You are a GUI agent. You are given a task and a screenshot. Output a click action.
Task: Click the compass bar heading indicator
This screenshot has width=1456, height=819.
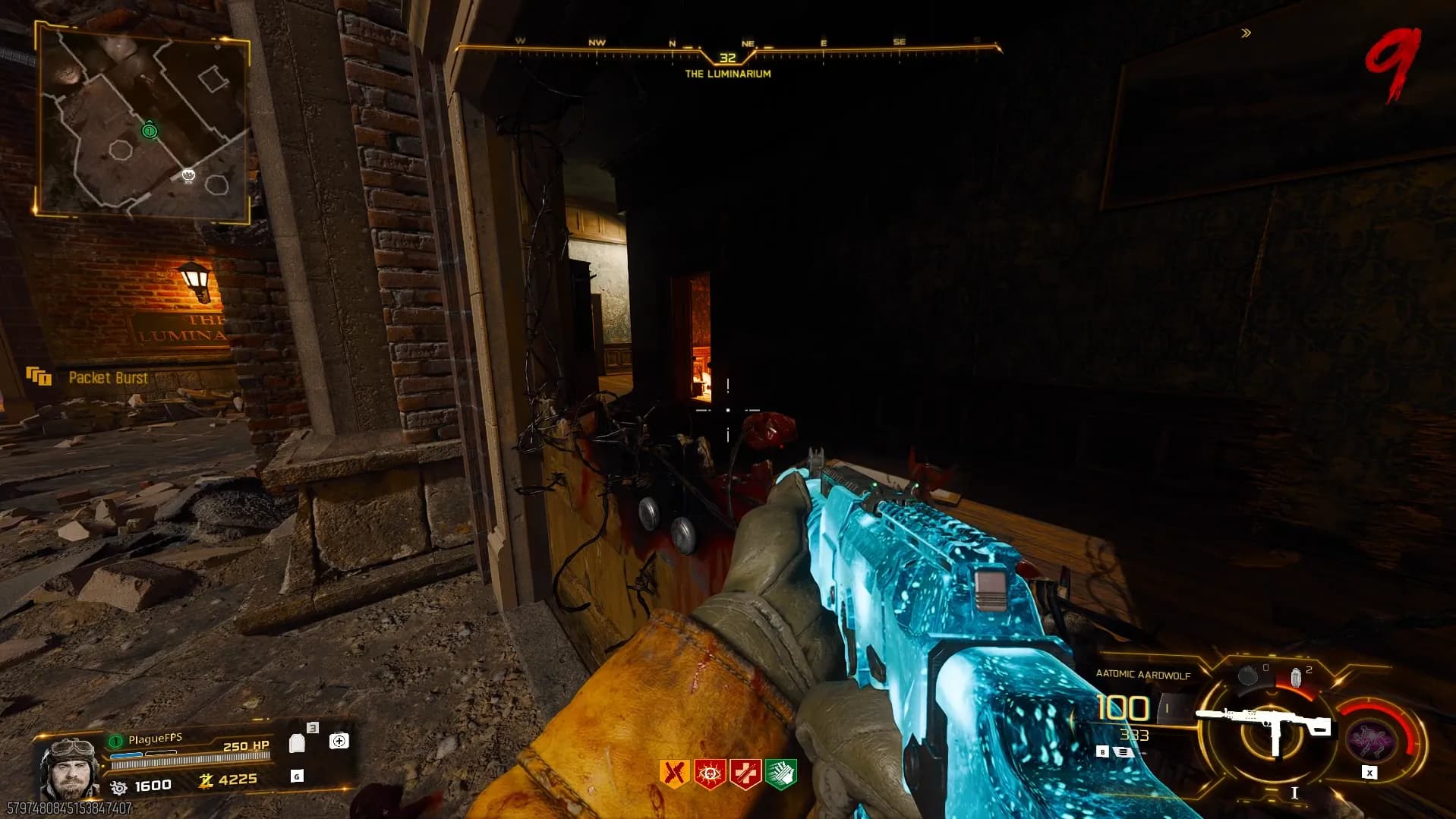(x=727, y=58)
